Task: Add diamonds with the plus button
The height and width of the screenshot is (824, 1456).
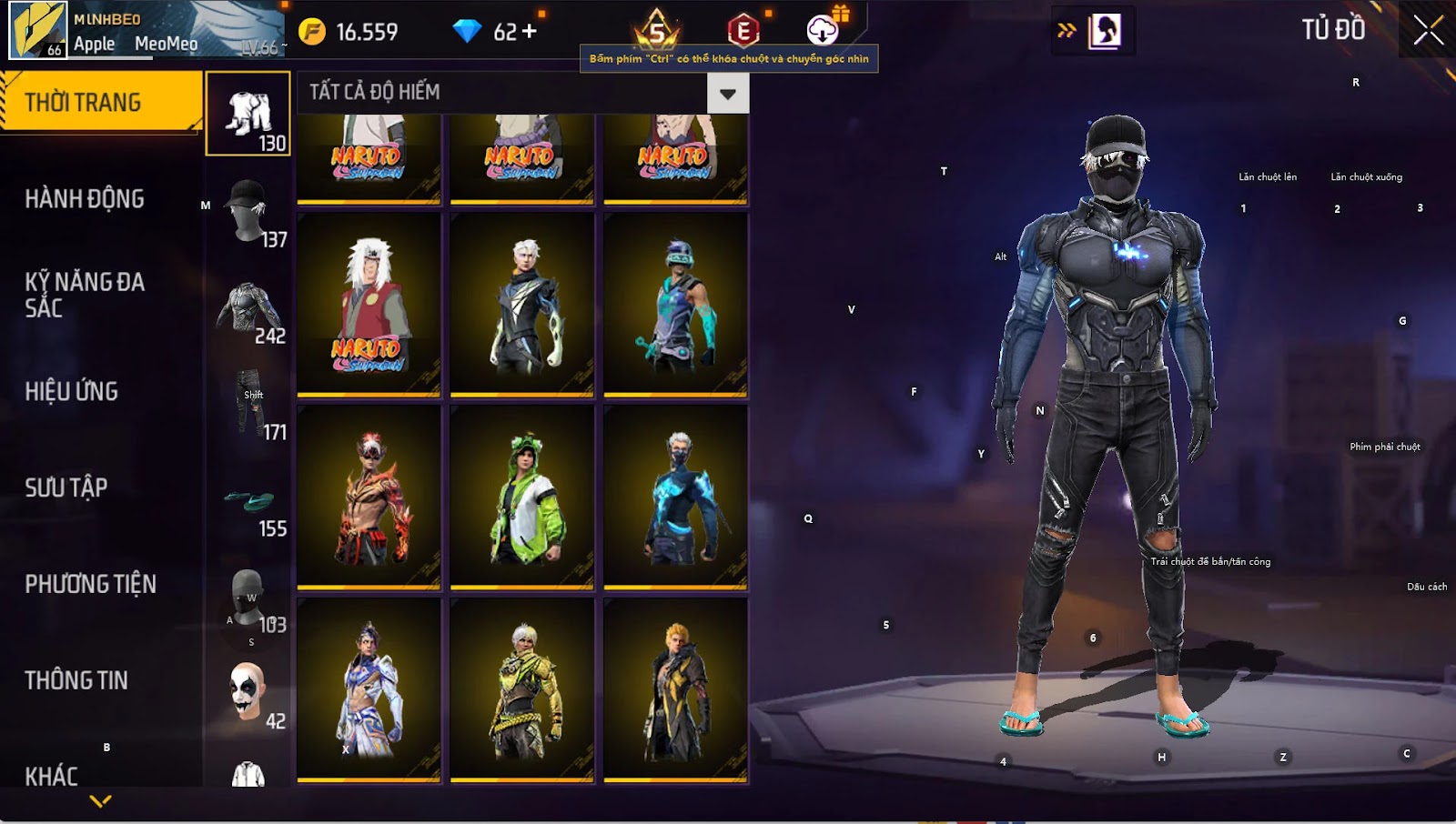Action: (x=529, y=32)
